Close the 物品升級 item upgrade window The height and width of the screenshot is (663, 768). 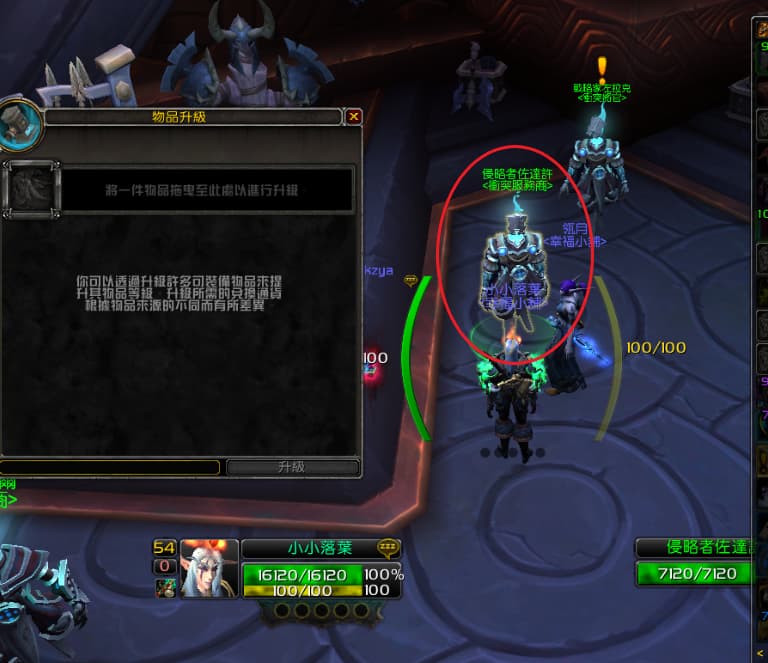[x=353, y=117]
